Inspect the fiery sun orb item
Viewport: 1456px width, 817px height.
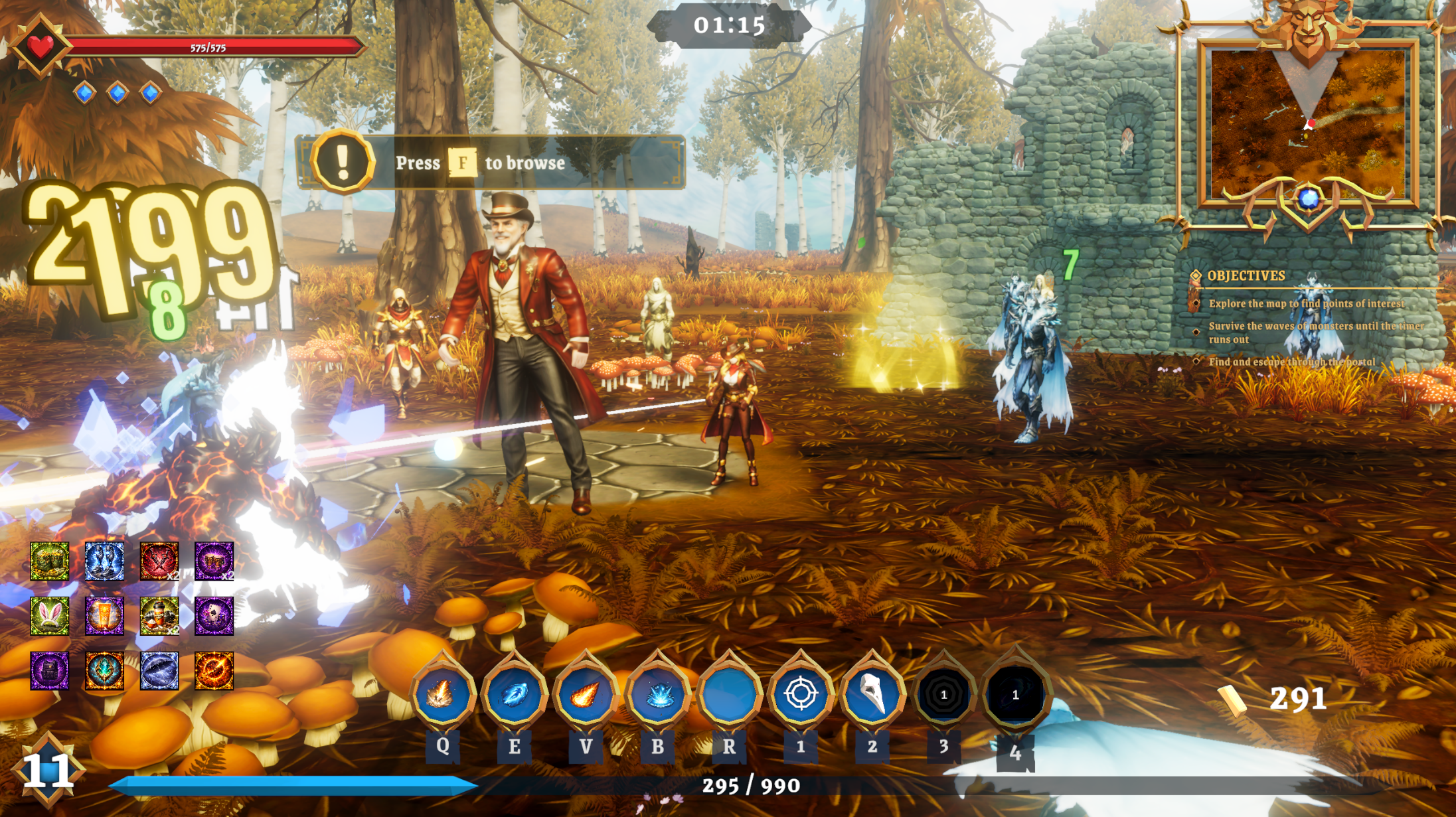[214, 670]
